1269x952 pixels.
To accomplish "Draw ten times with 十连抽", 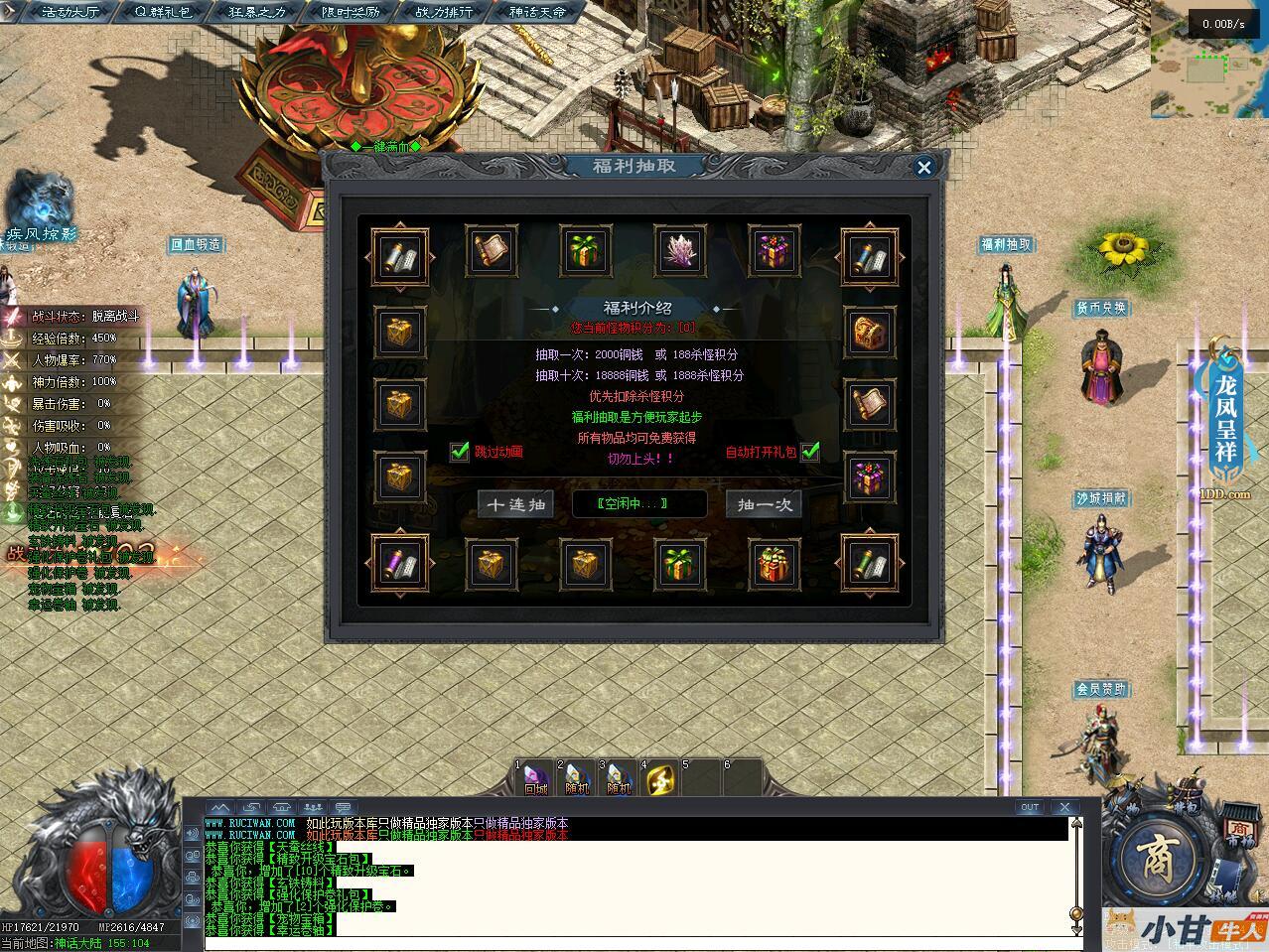I will 515,504.
